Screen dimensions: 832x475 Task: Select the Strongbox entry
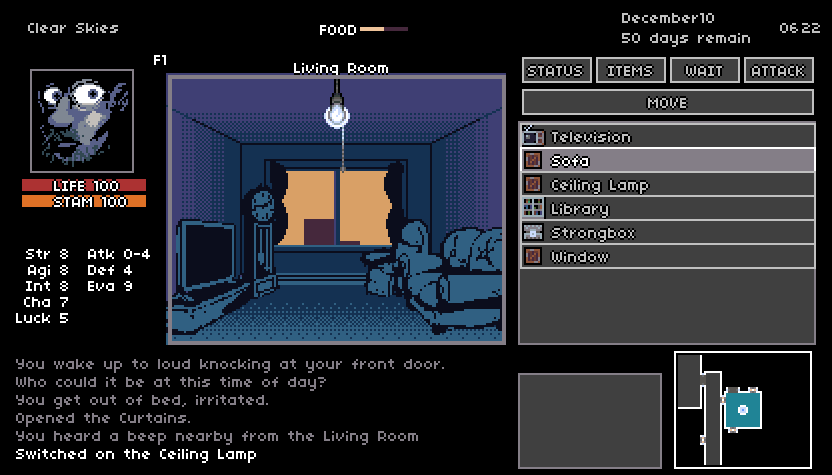(667, 233)
